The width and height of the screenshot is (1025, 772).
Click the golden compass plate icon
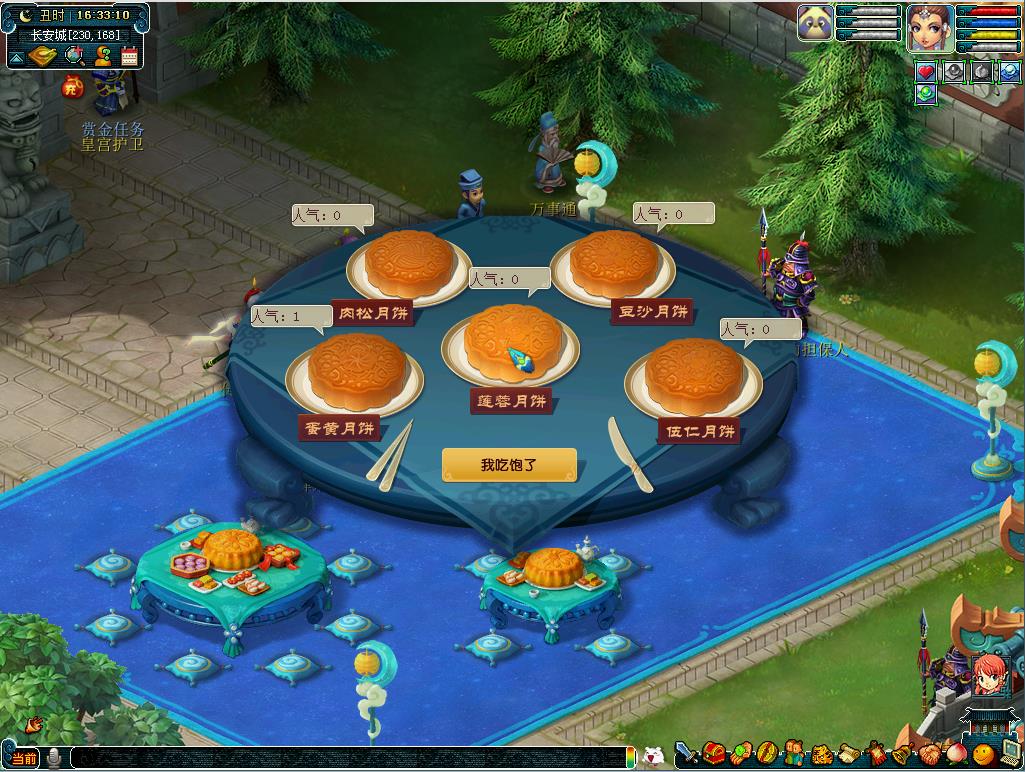point(43,56)
